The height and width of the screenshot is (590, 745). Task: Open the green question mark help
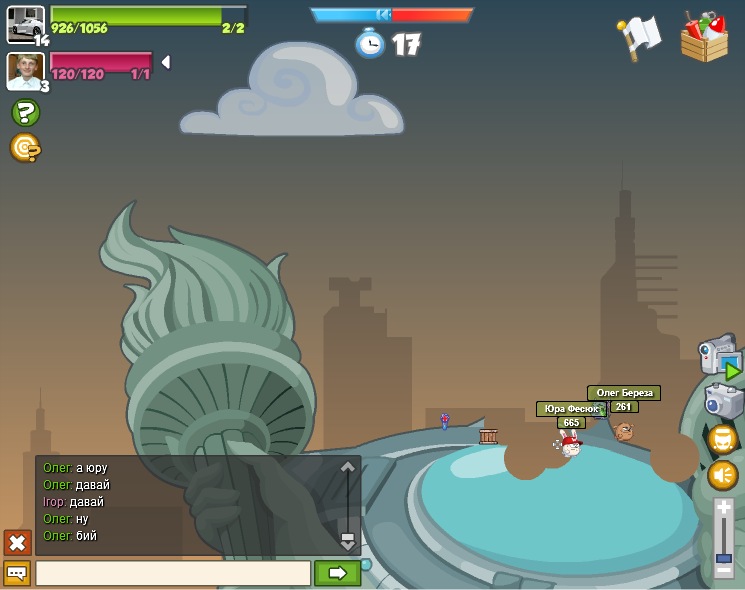25,113
